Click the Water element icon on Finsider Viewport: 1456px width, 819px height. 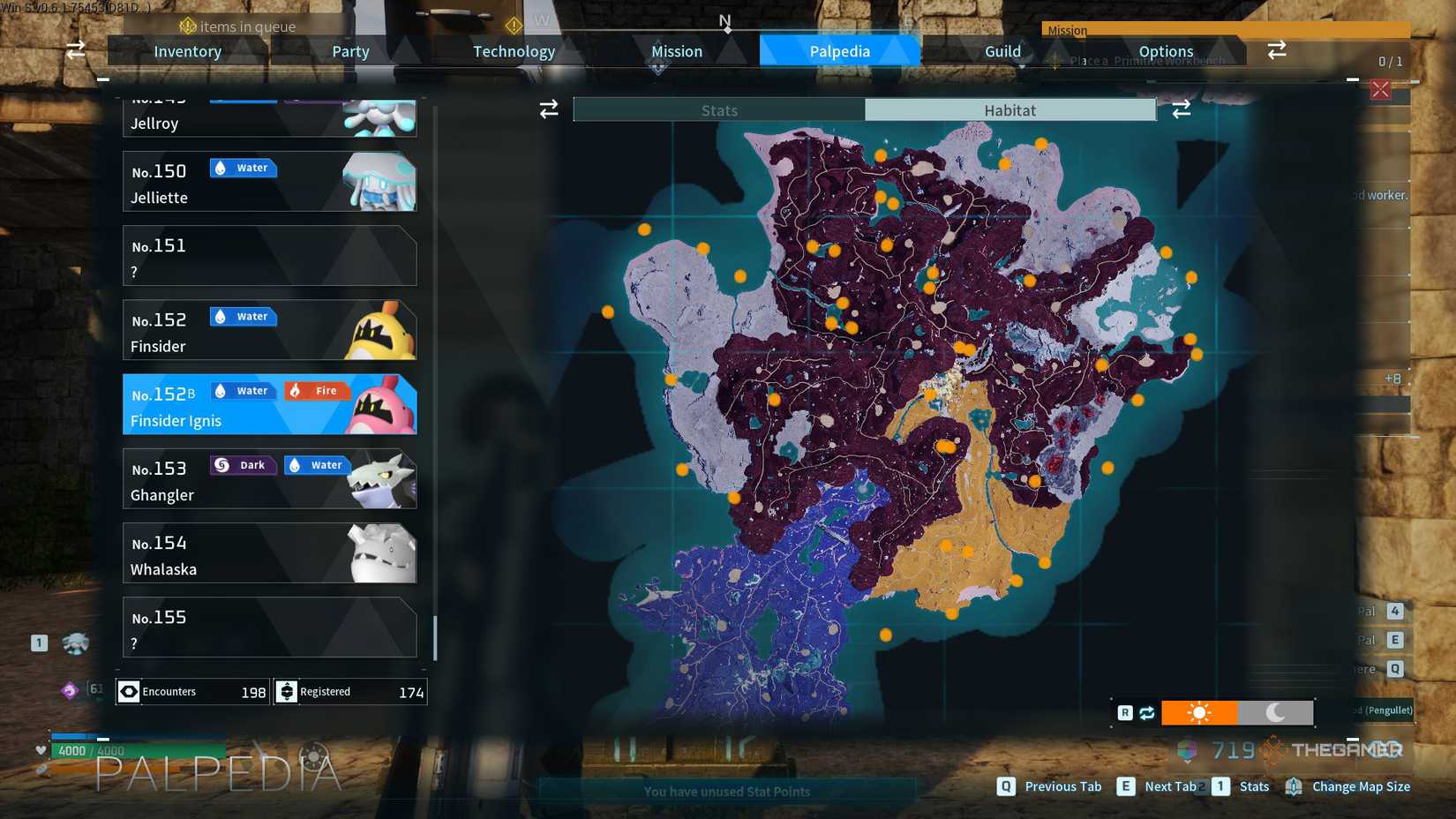[243, 316]
